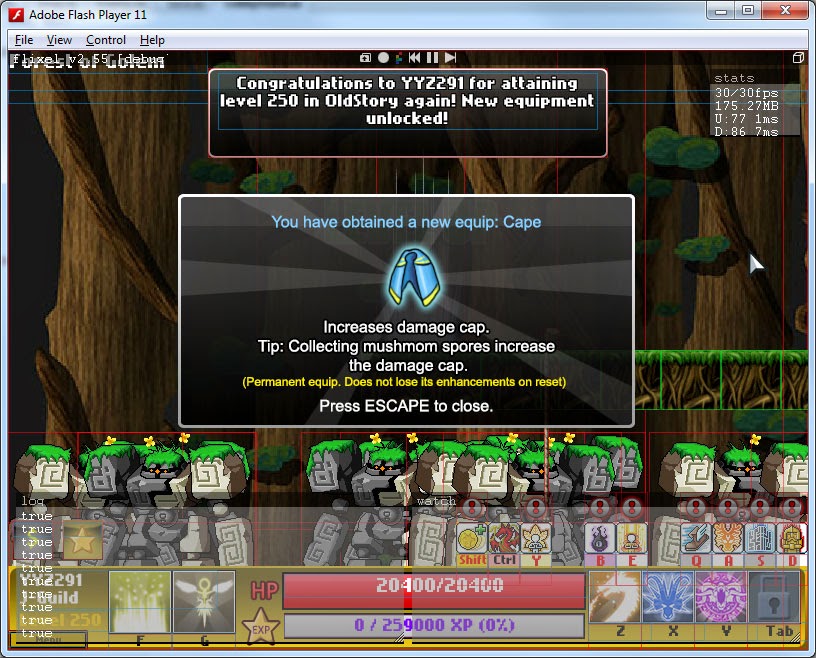
Task: Activate the white burst skill above Z
Action: click(614, 597)
